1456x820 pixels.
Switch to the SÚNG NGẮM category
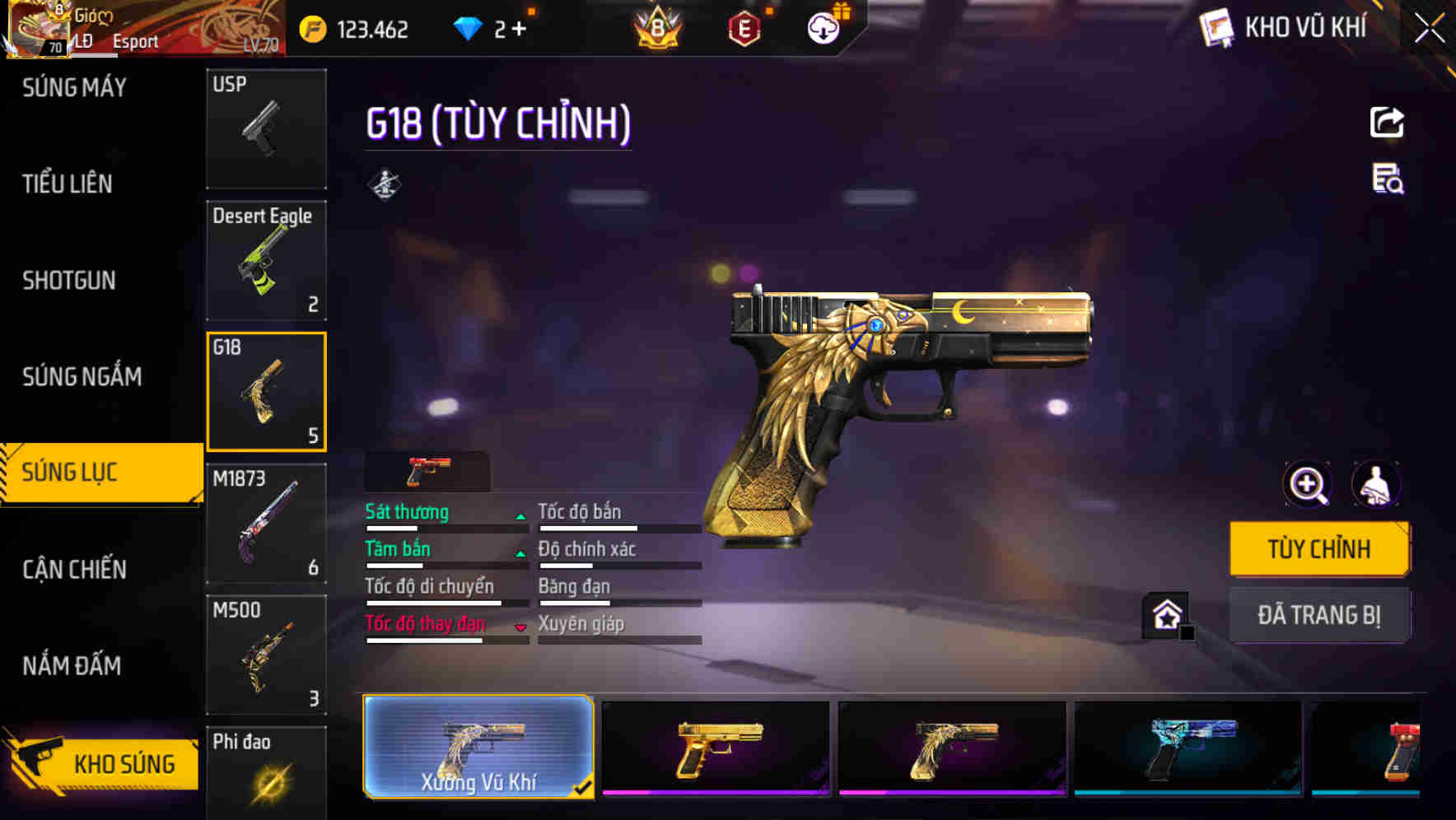pos(82,376)
